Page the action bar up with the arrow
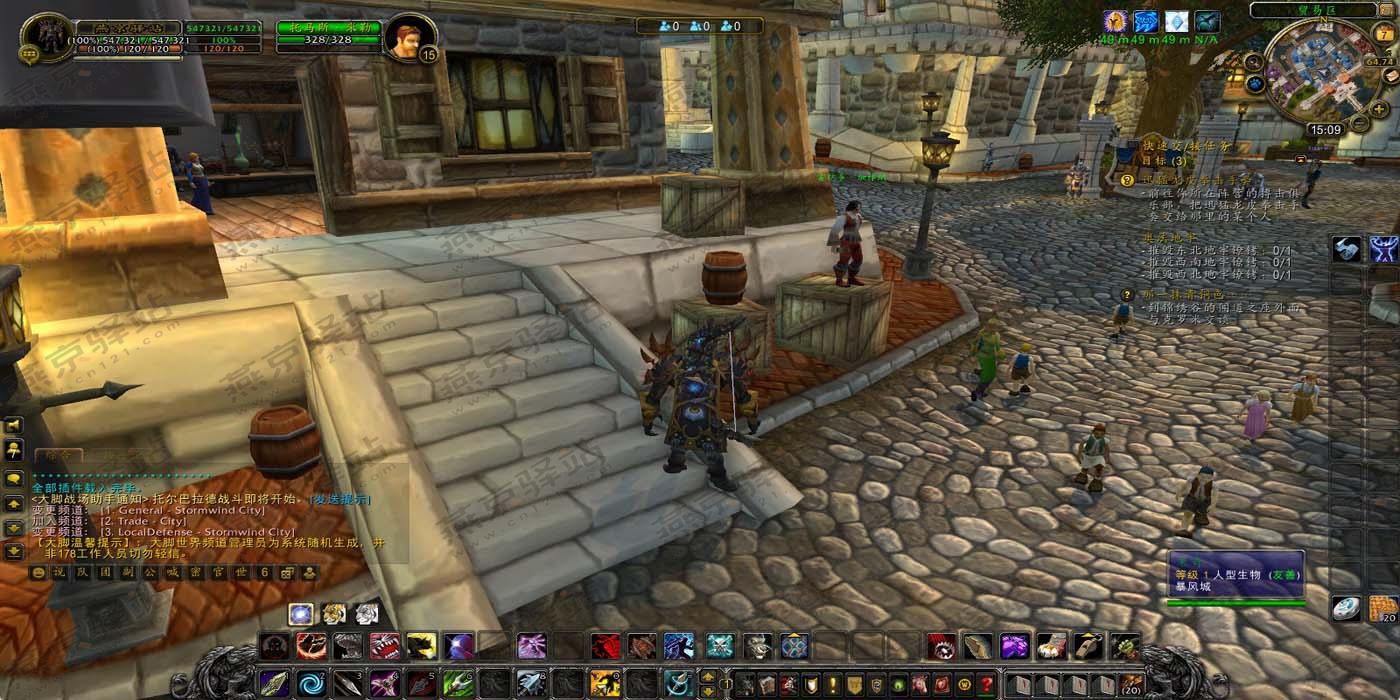 707,676
